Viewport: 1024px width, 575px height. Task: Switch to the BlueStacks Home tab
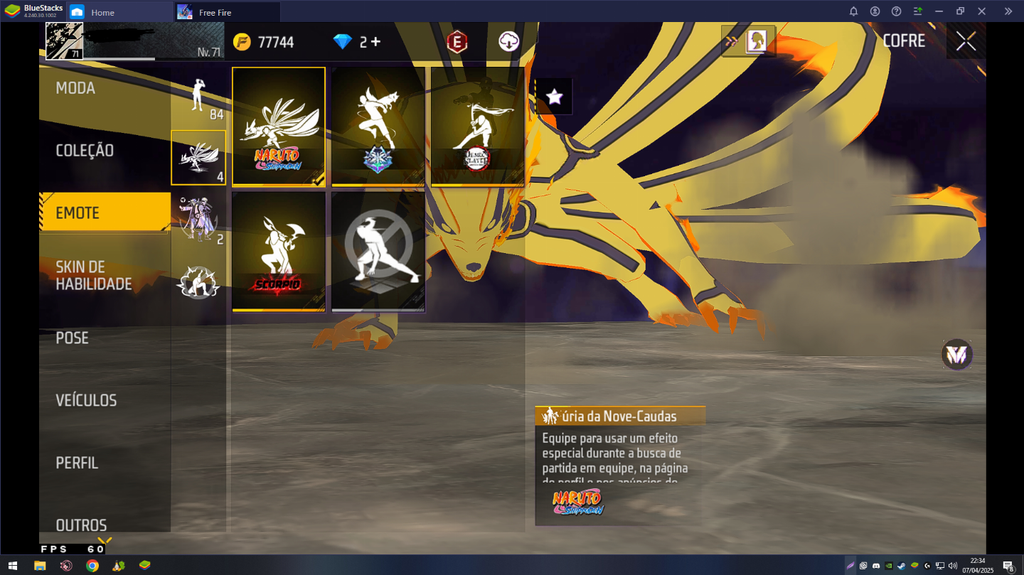point(102,12)
